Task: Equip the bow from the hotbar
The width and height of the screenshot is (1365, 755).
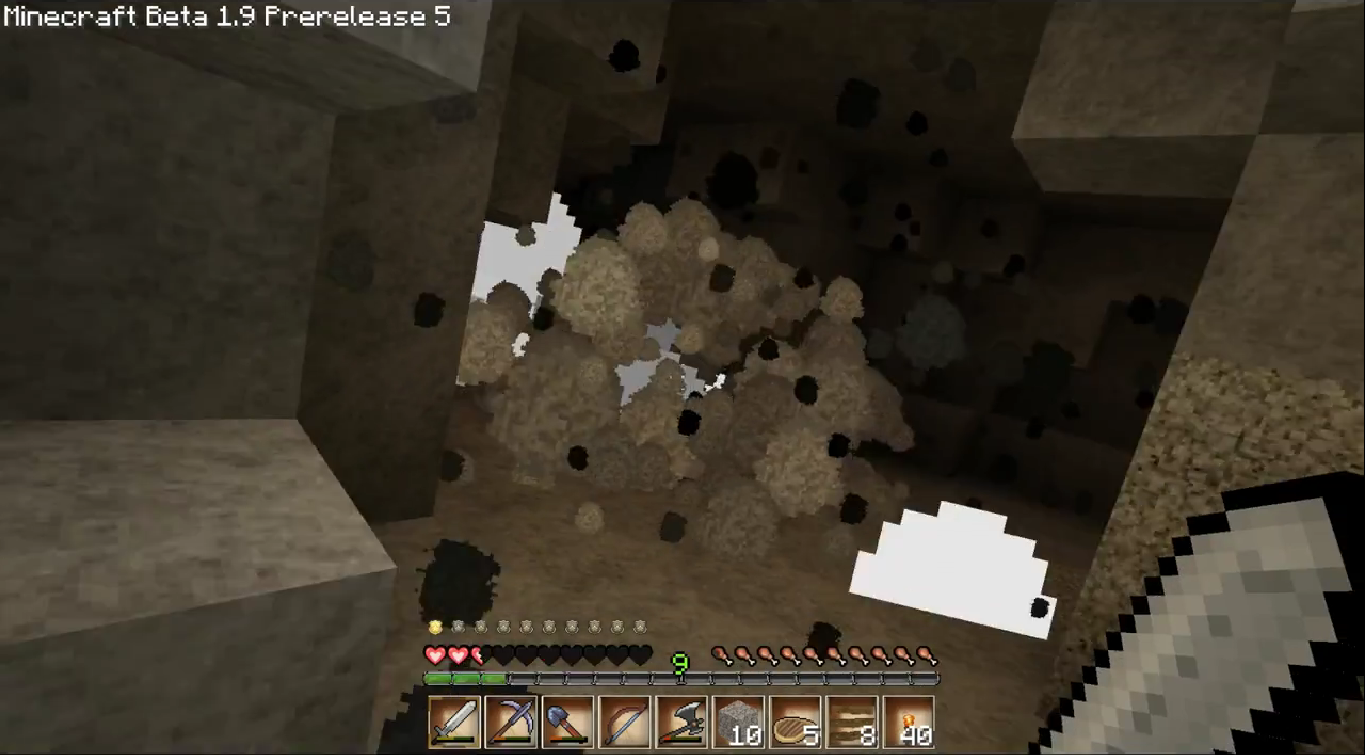Action: pyautogui.click(x=625, y=721)
